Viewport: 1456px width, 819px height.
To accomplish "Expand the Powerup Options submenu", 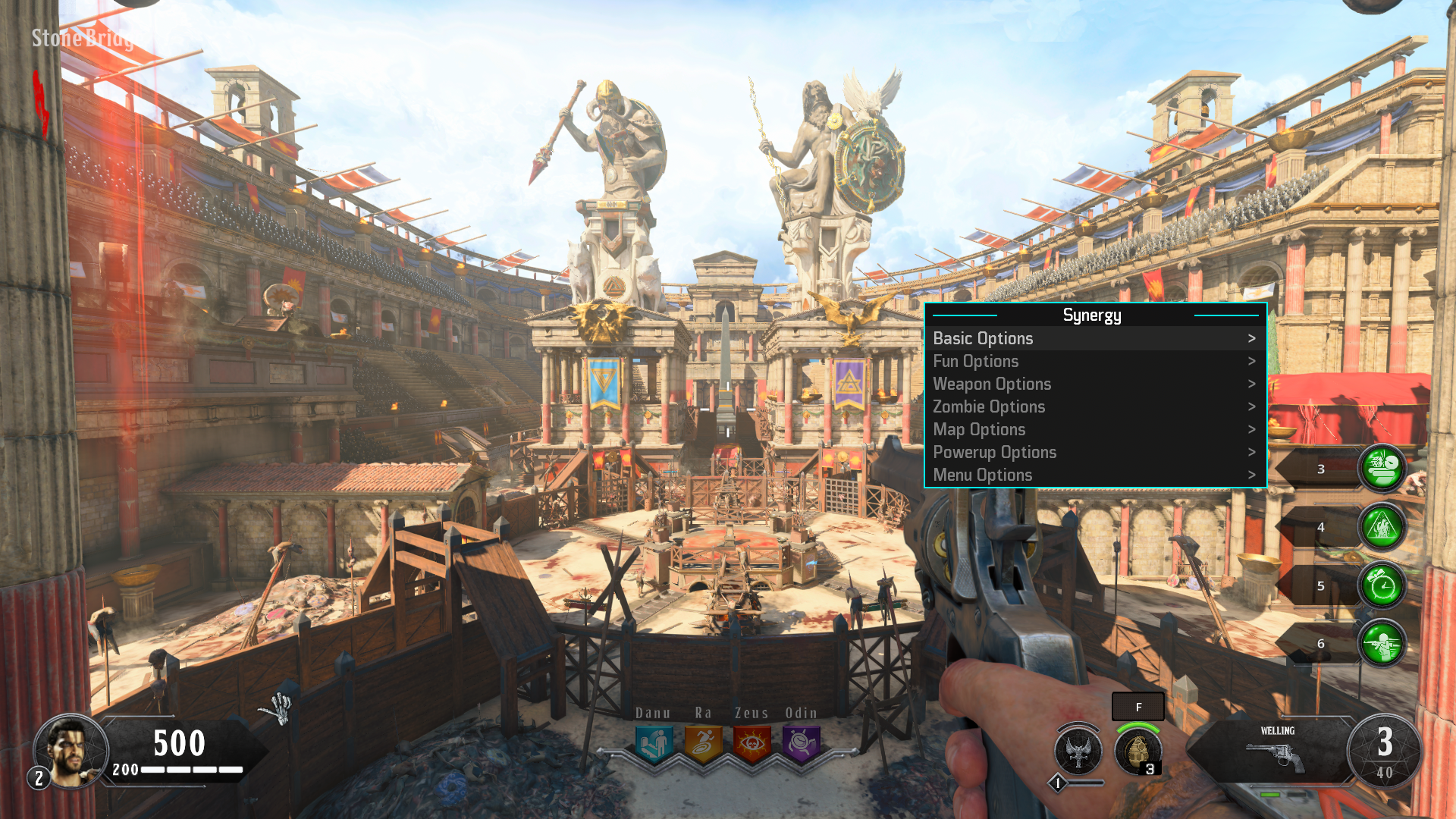I will (996, 452).
